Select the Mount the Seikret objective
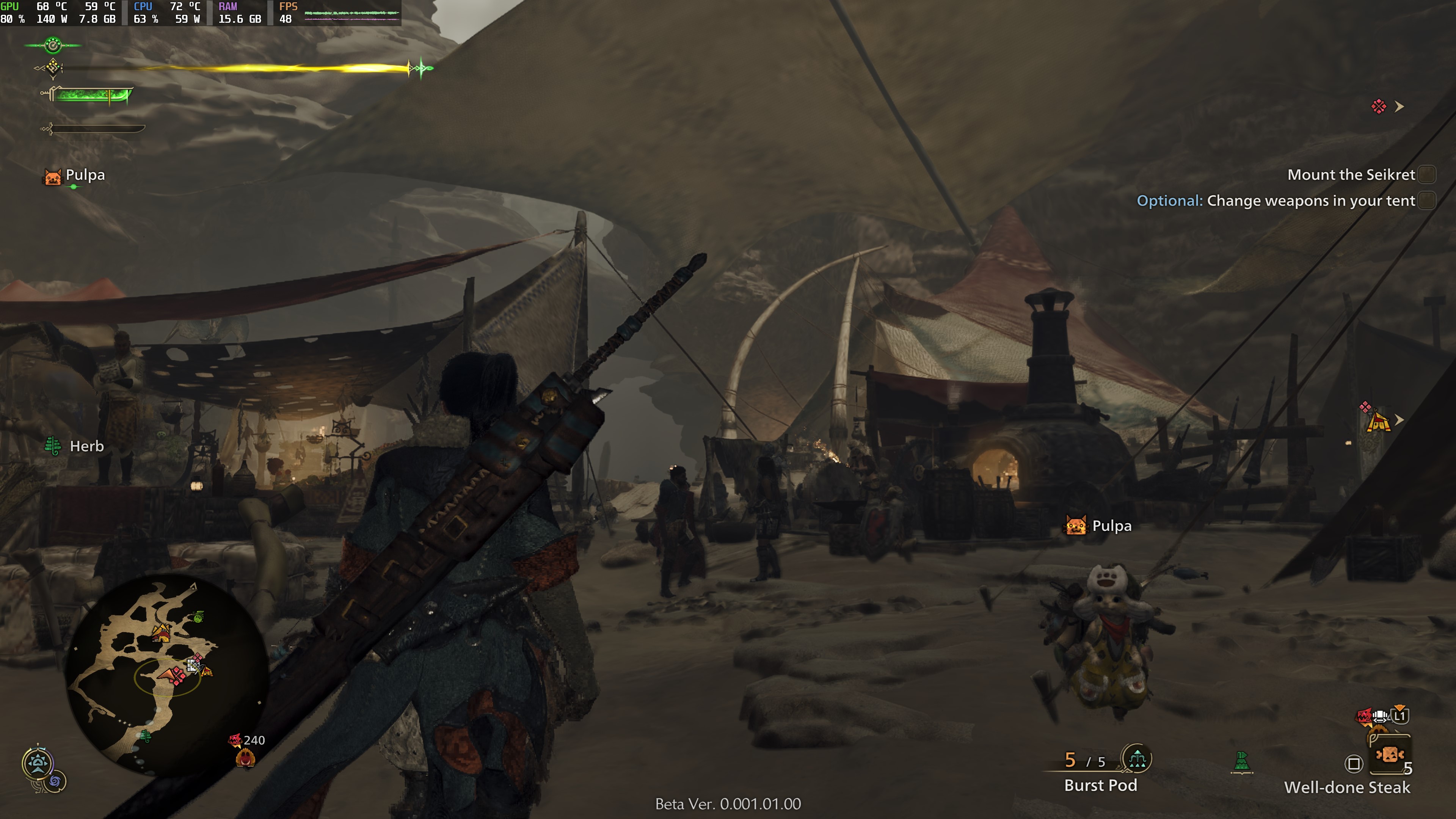This screenshot has height=819, width=1456. click(1351, 175)
